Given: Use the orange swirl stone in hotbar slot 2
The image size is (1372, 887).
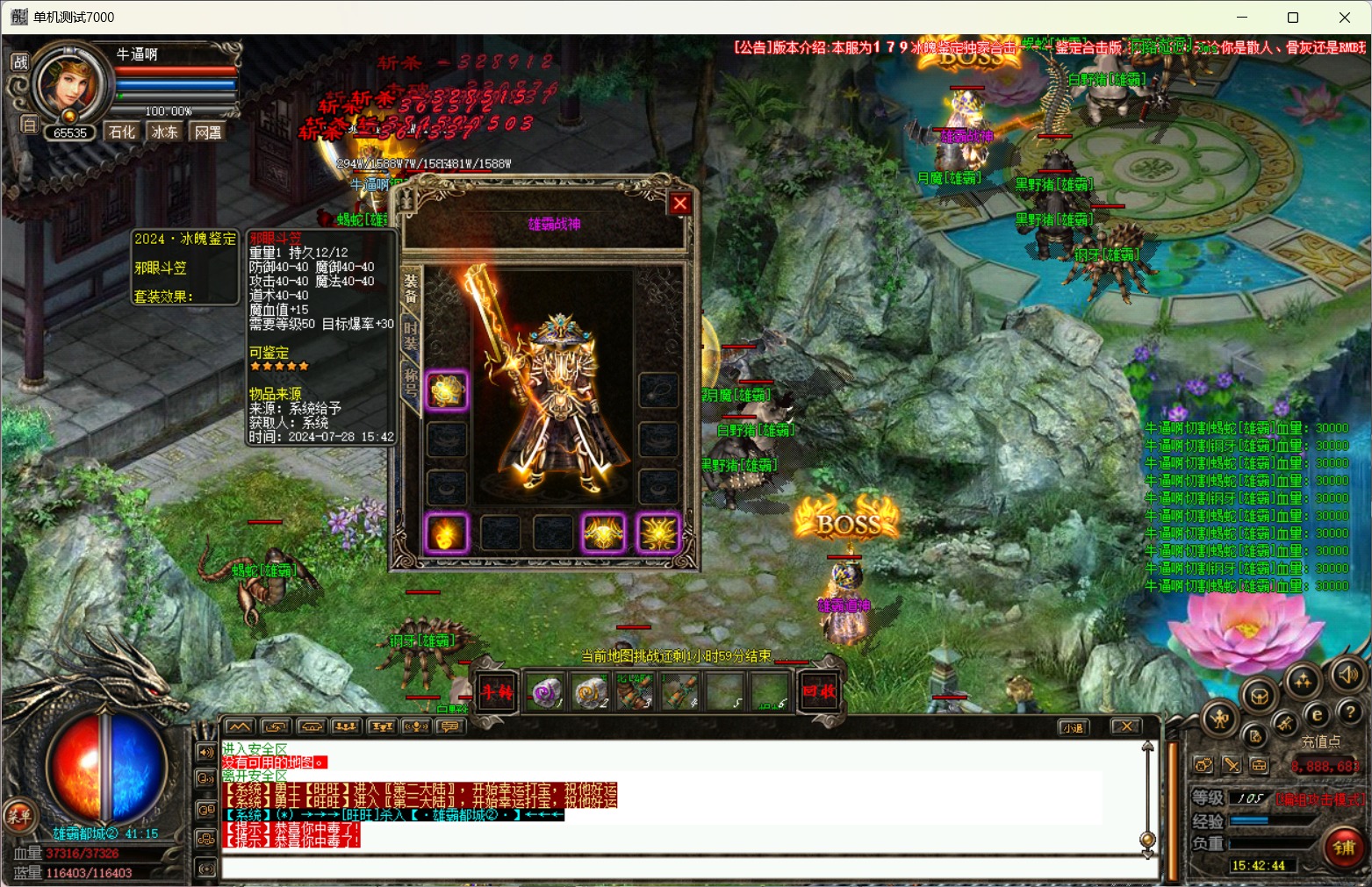Looking at the screenshot, I should (x=591, y=692).
